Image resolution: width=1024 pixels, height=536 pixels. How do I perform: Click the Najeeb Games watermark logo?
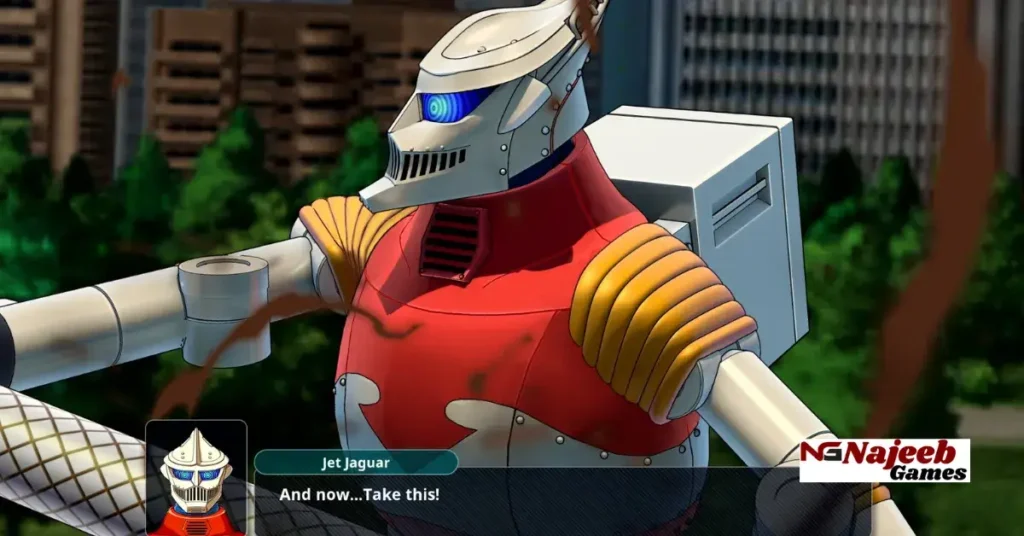tap(884, 460)
